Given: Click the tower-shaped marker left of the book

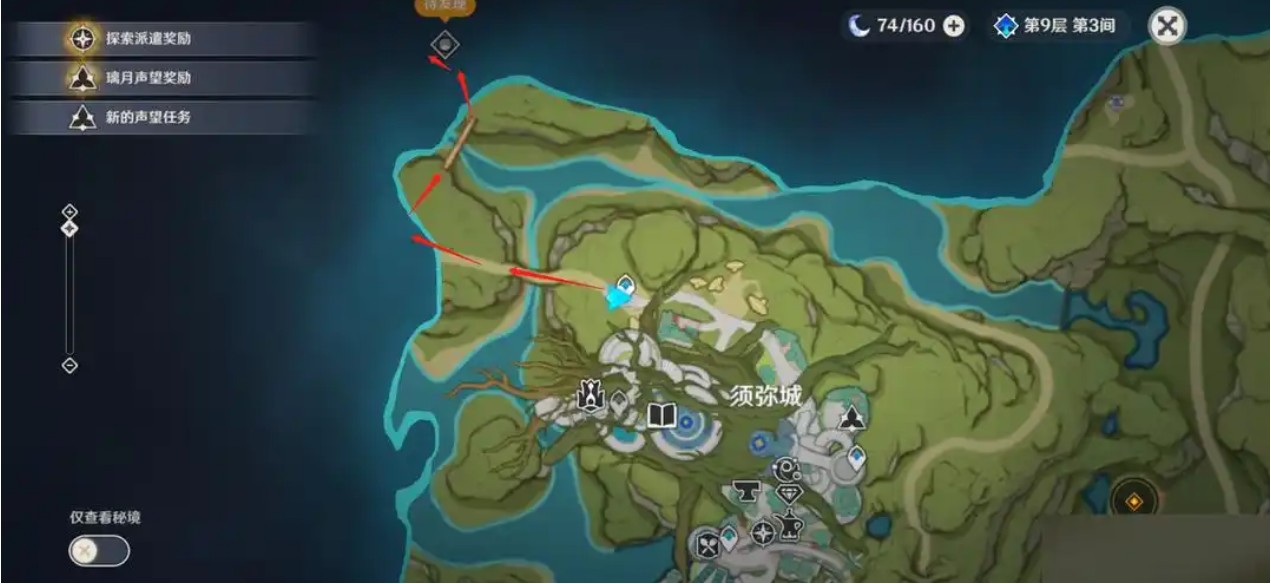Looking at the screenshot, I should tap(591, 398).
